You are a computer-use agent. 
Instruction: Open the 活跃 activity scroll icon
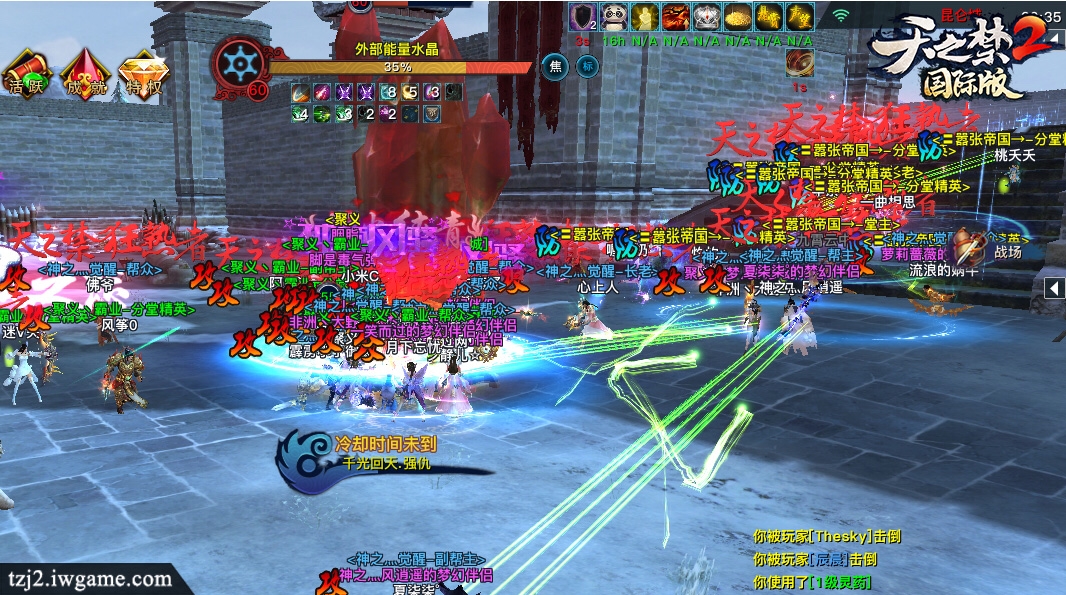pyautogui.click(x=23, y=72)
